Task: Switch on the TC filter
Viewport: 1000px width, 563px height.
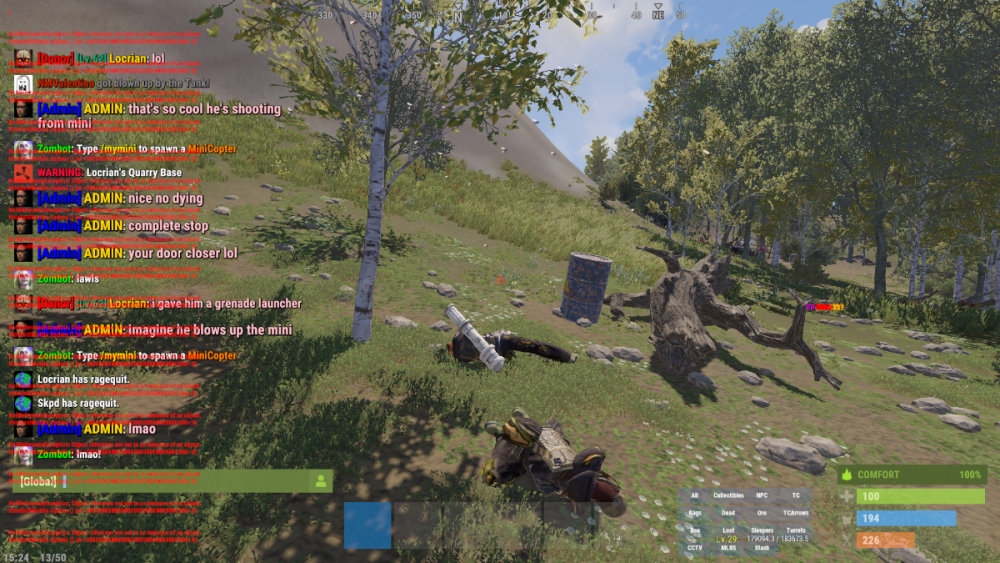Action: (x=795, y=496)
